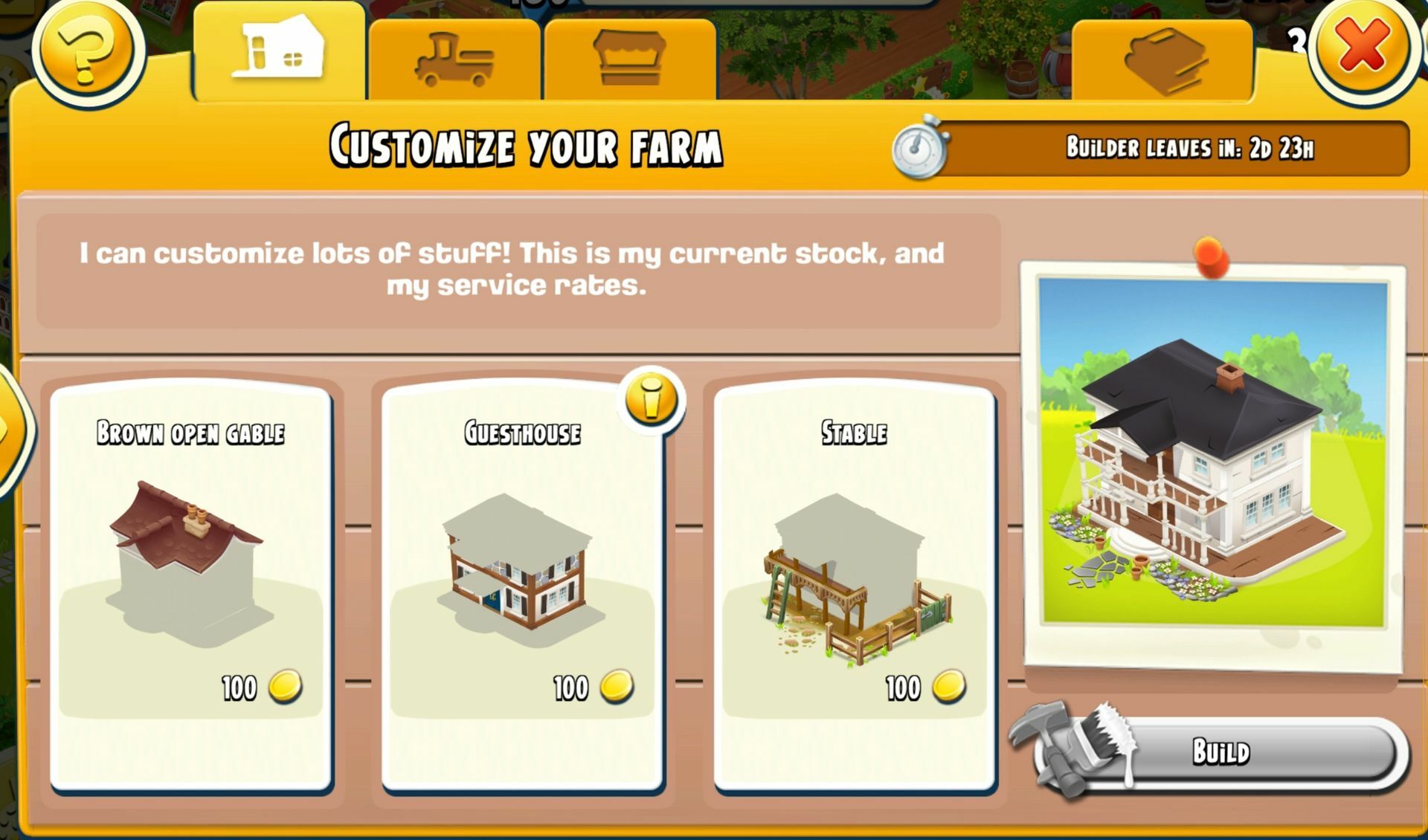This screenshot has width=1428, height=840.
Task: Switch to the truck customization tab
Action: click(454, 59)
